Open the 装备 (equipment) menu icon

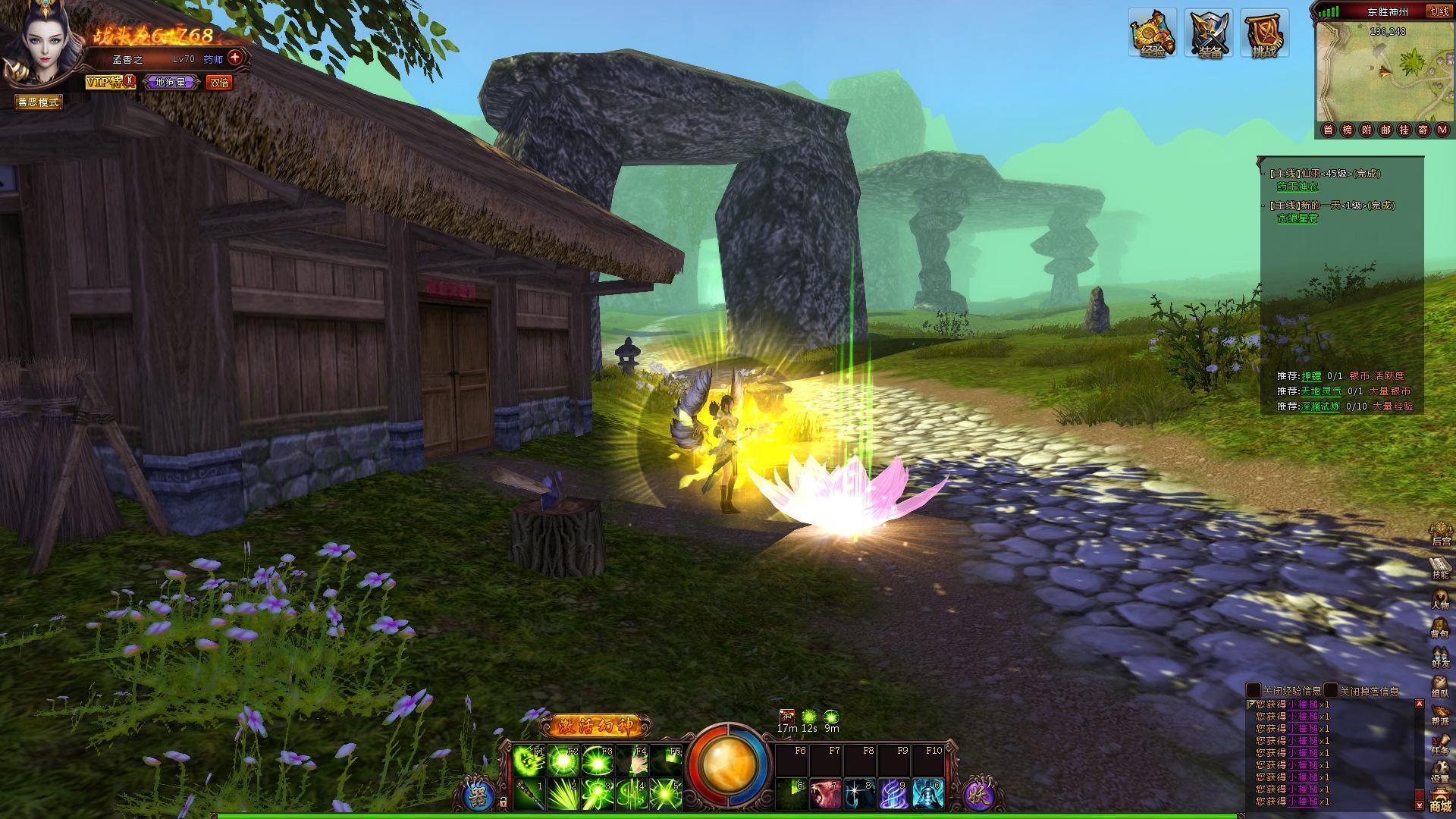(1210, 33)
